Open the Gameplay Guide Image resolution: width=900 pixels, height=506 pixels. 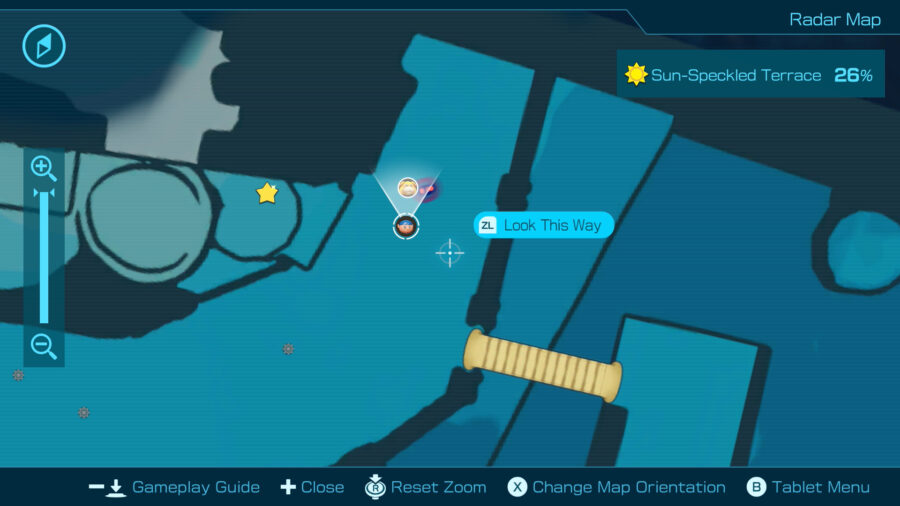175,487
